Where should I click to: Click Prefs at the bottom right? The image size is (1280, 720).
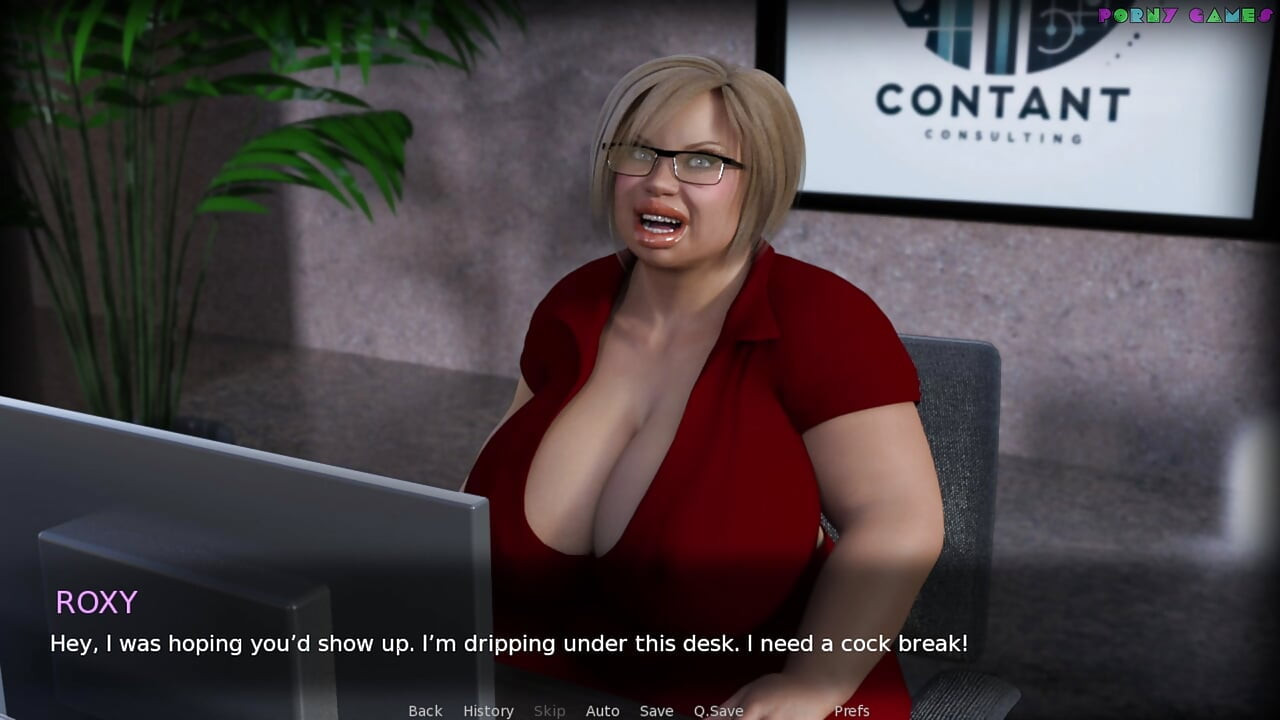851,710
